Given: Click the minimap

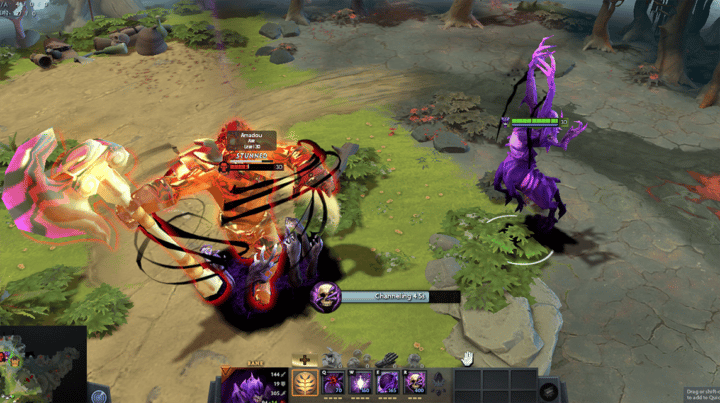Looking at the screenshot, I should click(x=40, y=365).
